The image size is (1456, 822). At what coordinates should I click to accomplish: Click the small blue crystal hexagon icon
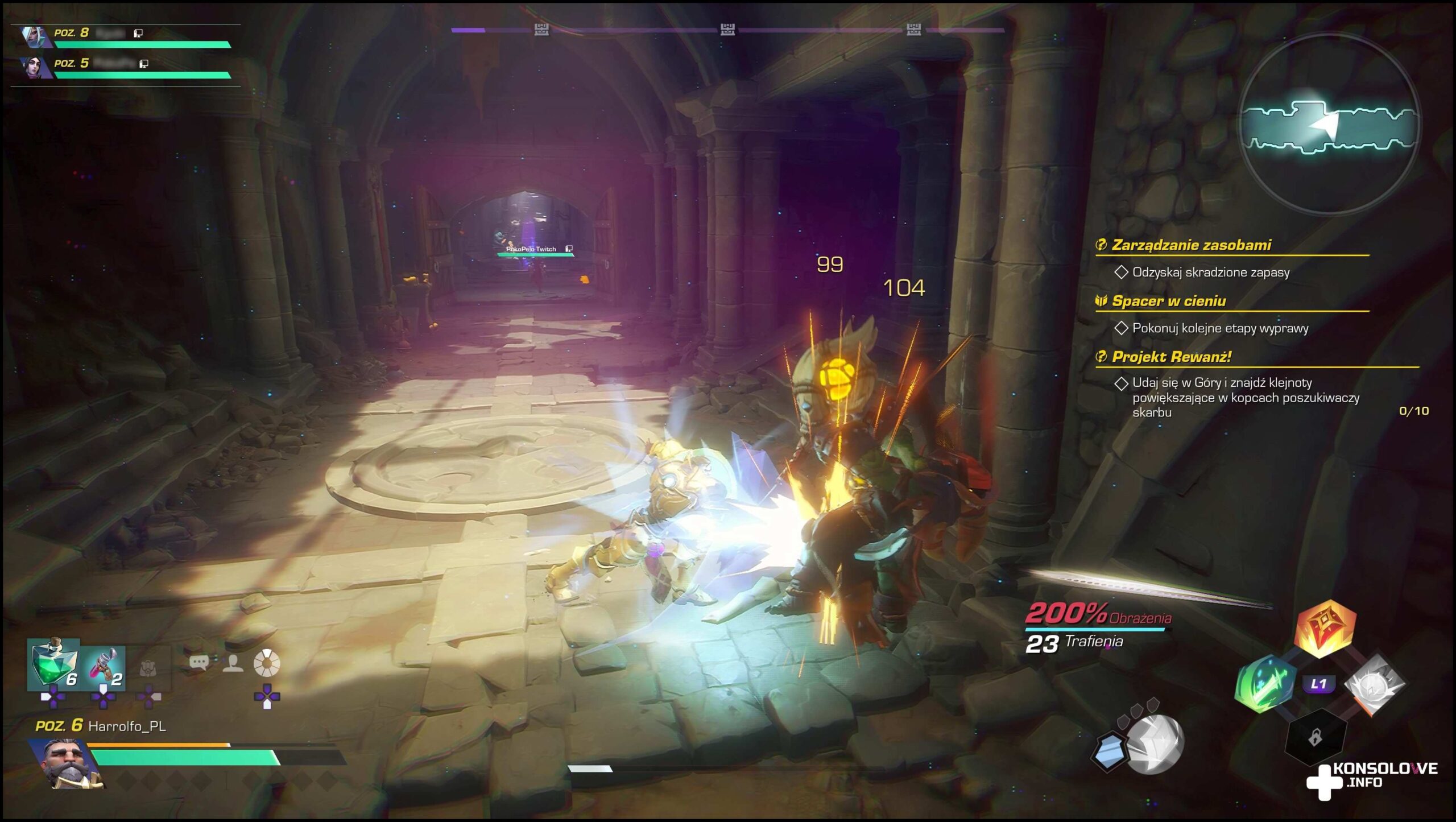click(x=1108, y=751)
